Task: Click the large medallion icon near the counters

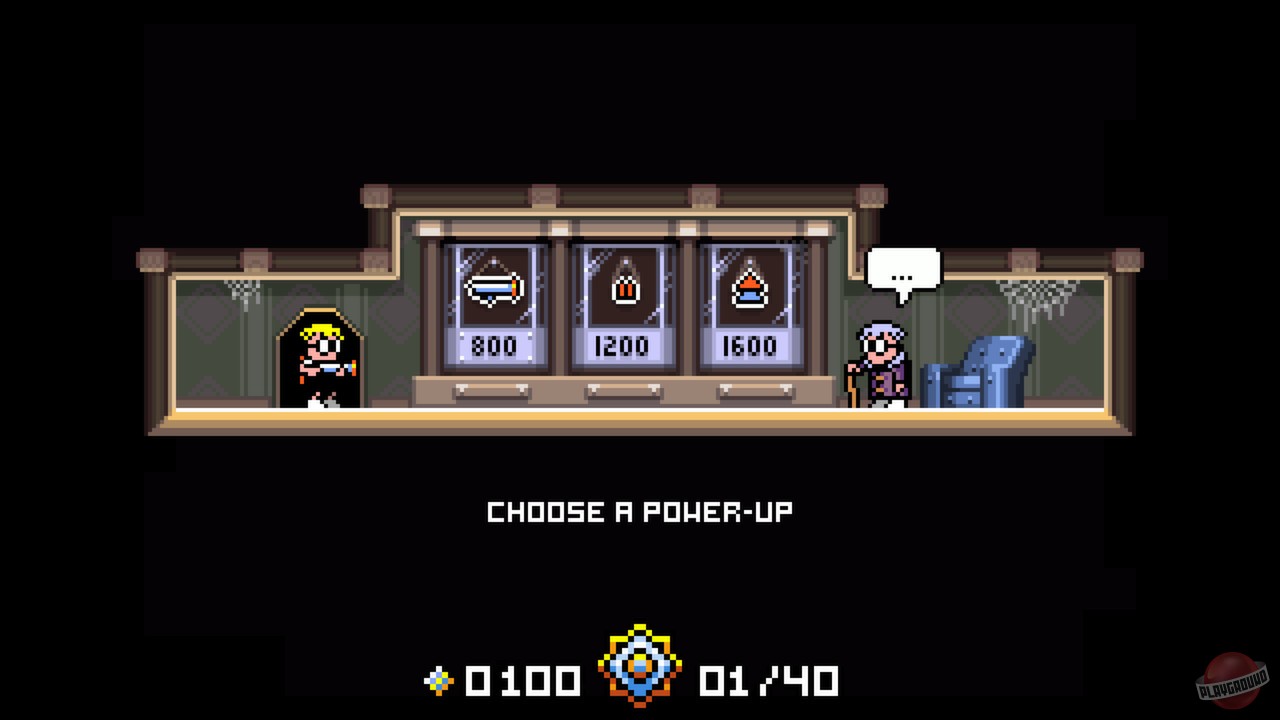Action: [640, 663]
